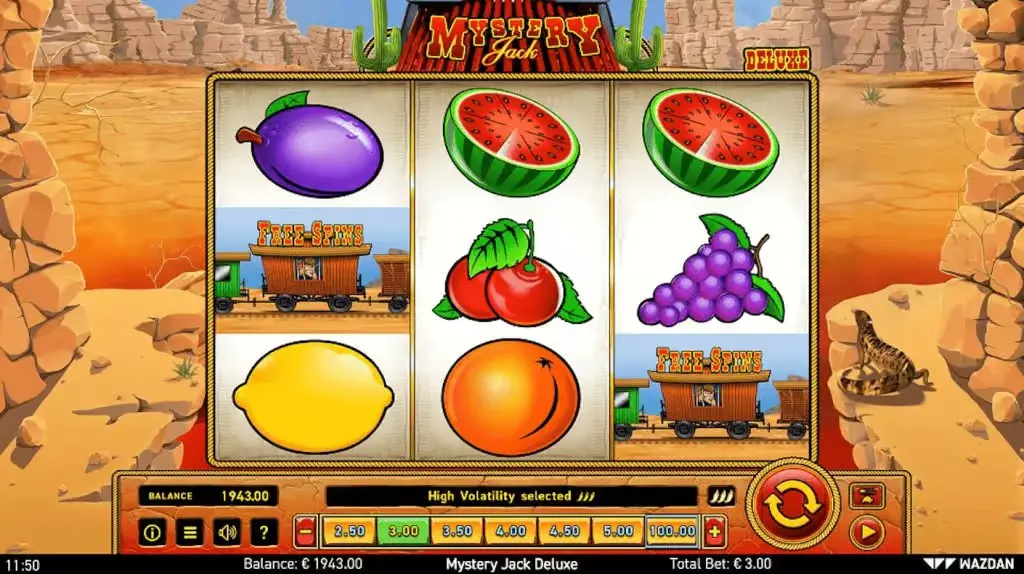Image resolution: width=1024 pixels, height=574 pixels.
Task: Decrease the bet with the minus button
Action: (x=307, y=532)
